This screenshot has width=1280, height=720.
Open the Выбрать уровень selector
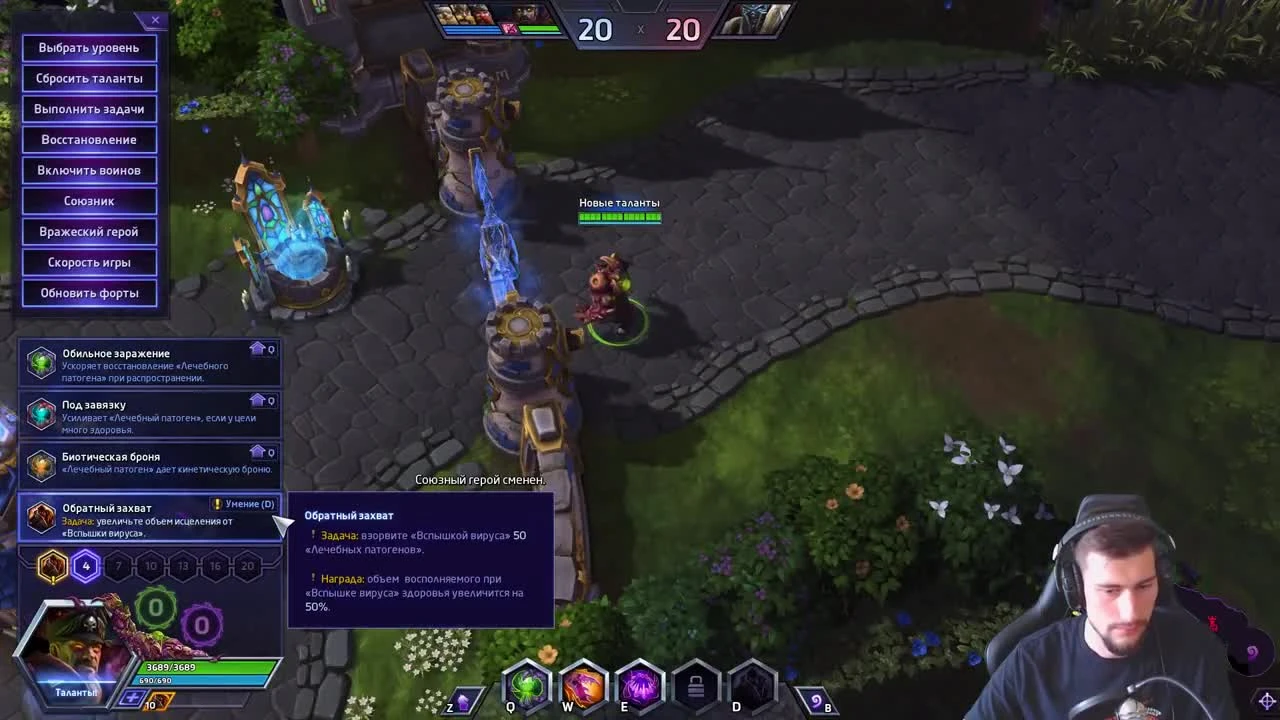[89, 48]
